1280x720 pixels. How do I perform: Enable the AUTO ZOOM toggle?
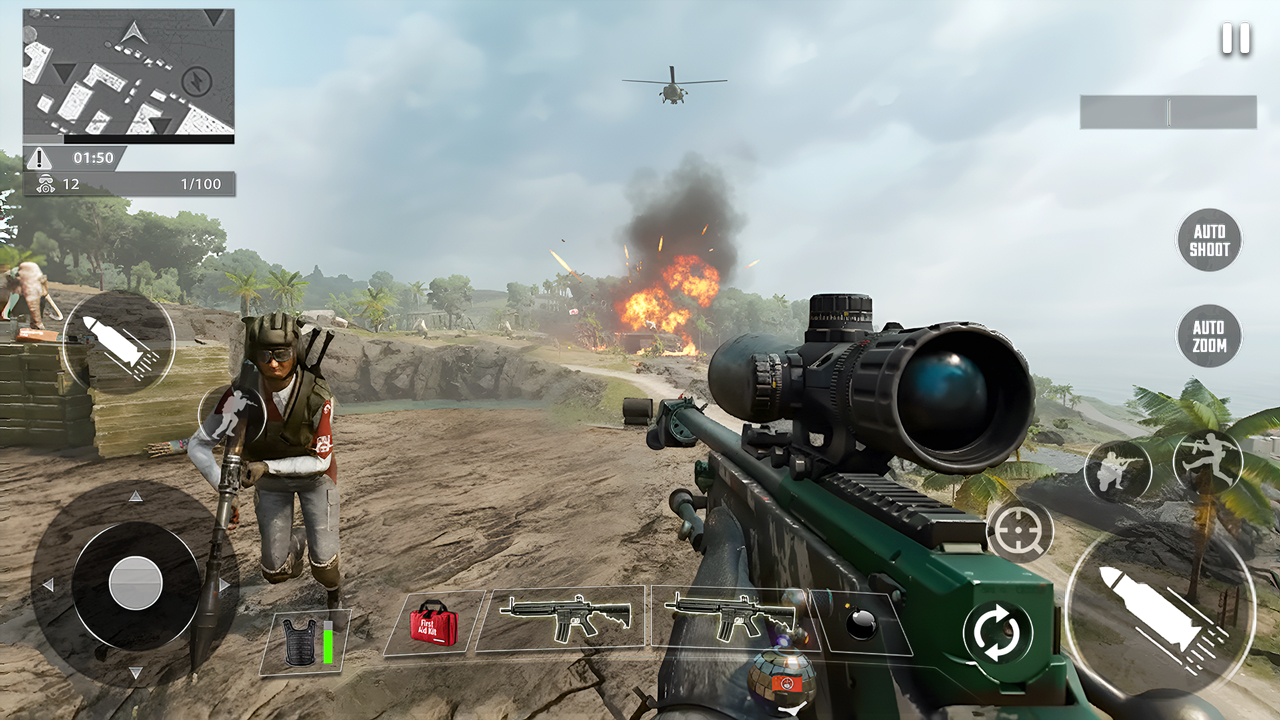tap(1208, 336)
